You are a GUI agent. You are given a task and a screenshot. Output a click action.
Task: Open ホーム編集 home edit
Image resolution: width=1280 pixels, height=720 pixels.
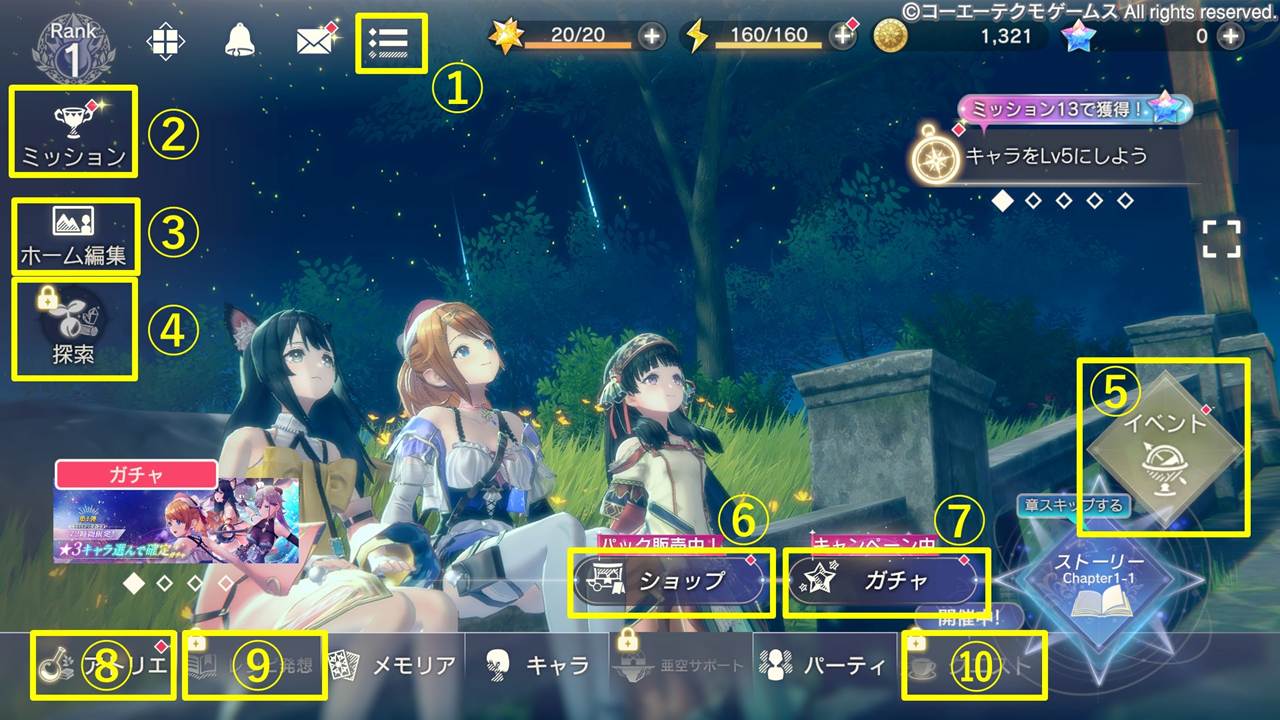tap(74, 236)
